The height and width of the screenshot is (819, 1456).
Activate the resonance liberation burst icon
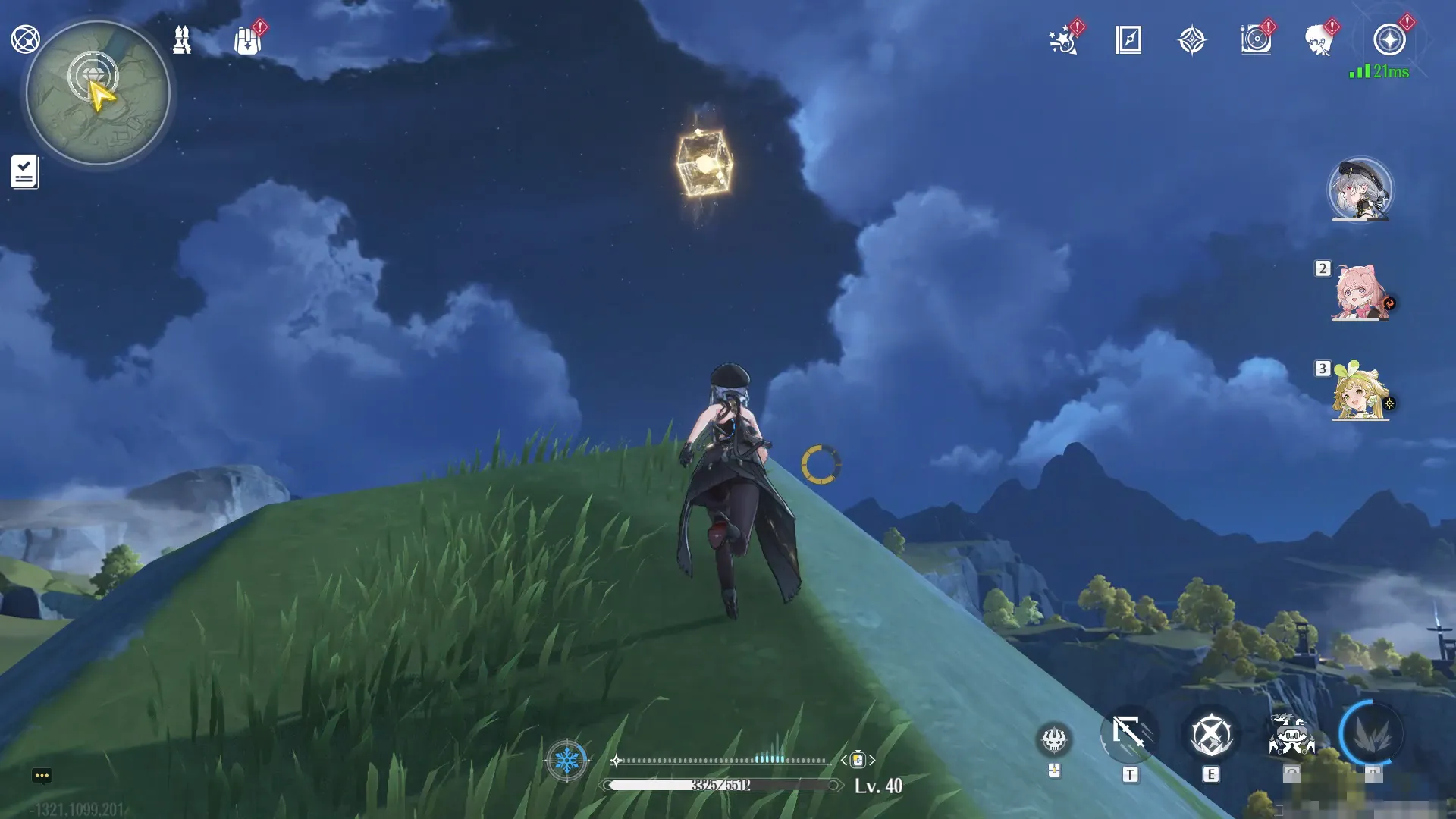click(1371, 734)
